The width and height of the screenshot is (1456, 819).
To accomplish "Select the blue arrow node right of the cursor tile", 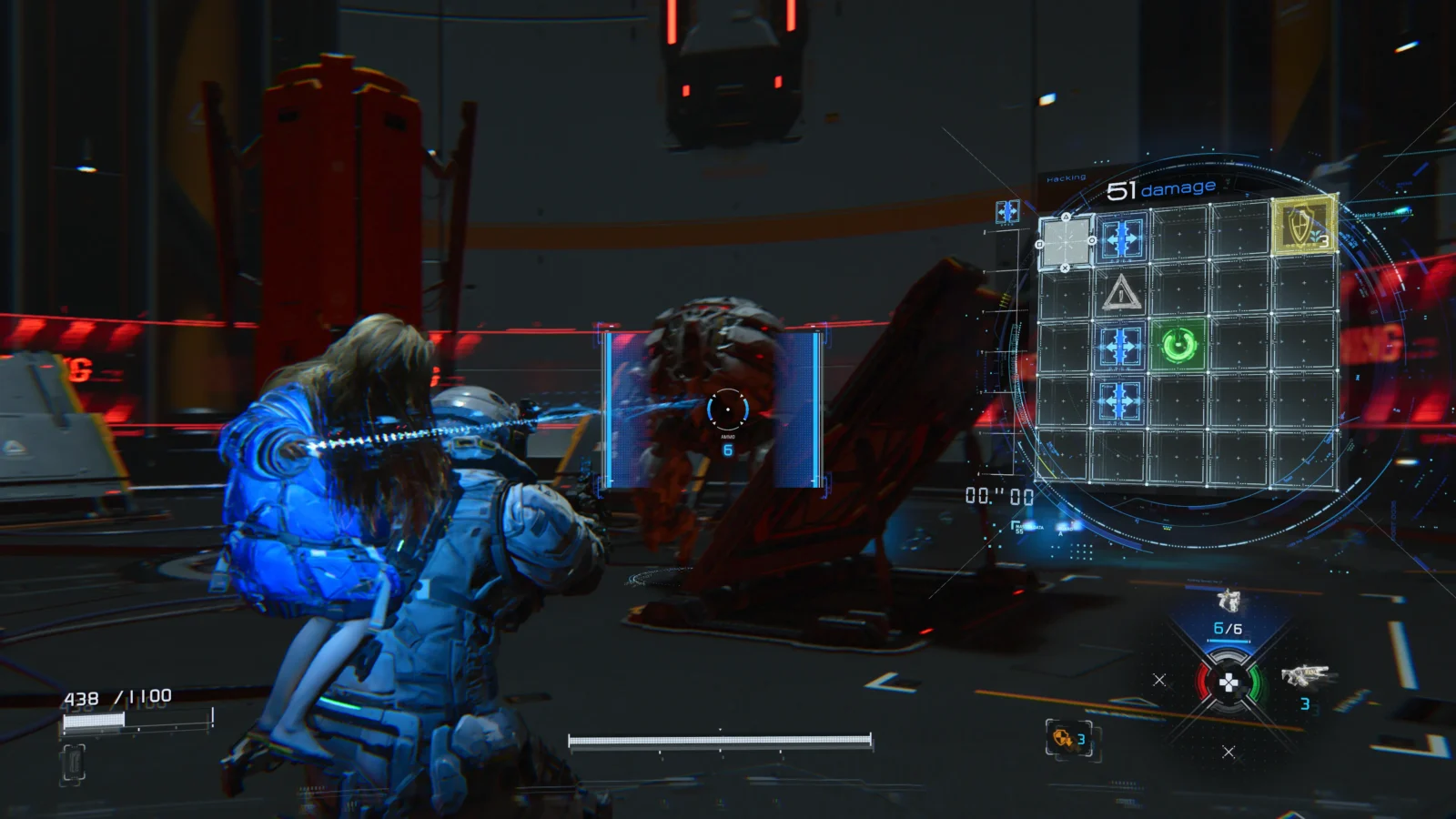I will pos(1121,239).
